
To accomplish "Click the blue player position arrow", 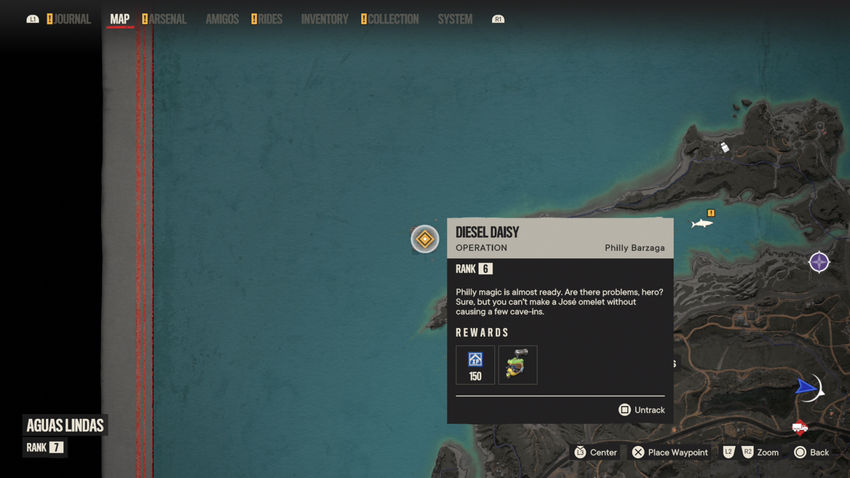I will pos(806,387).
